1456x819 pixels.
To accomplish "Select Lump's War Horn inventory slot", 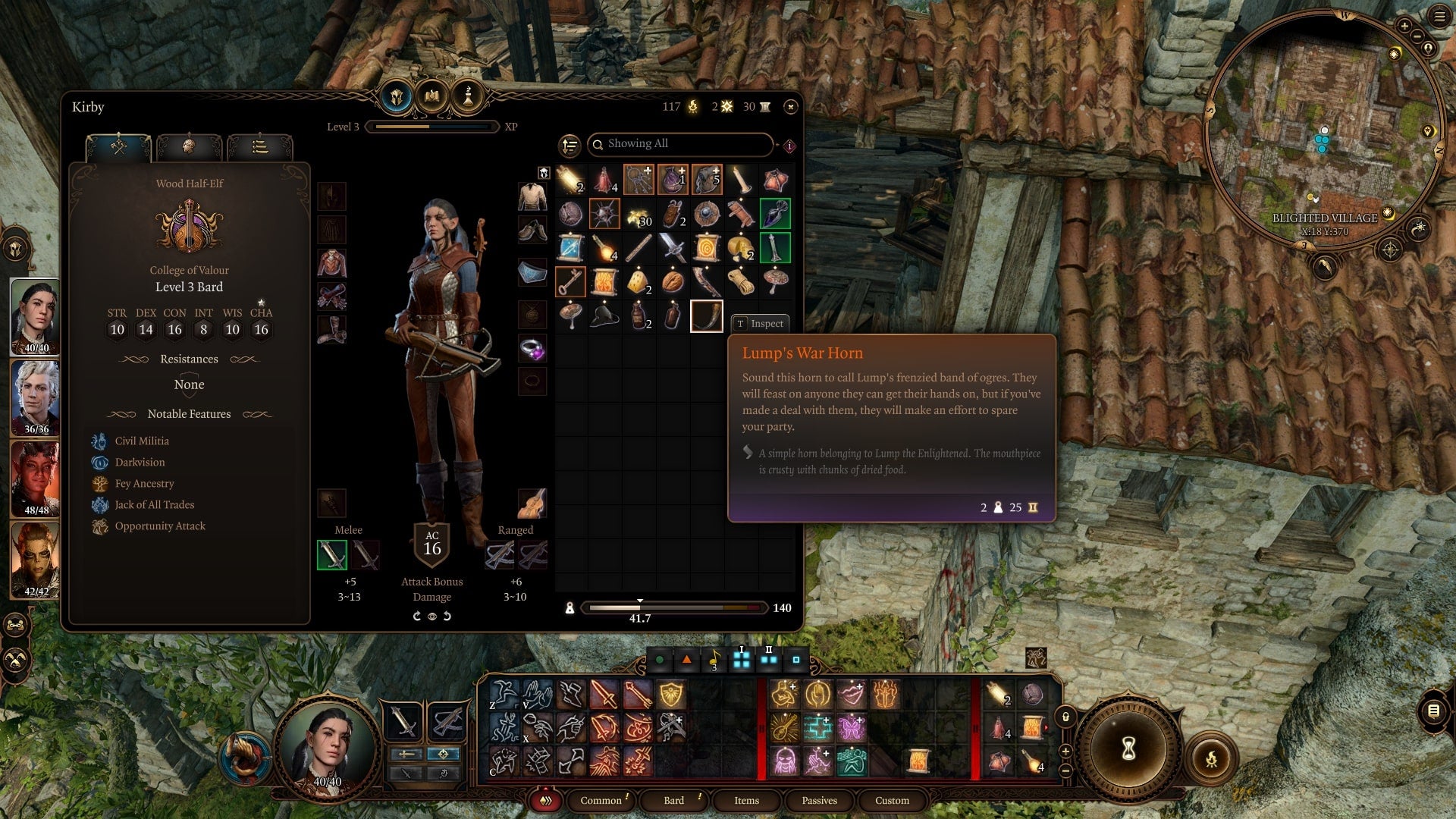I will pos(706,316).
